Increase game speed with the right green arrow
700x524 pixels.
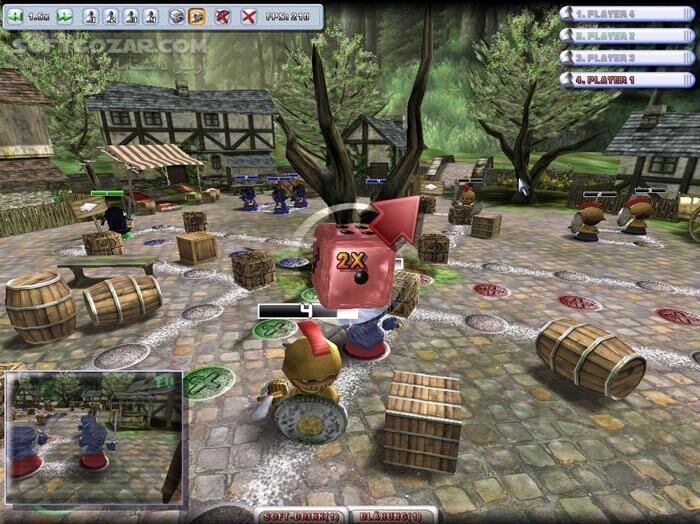tap(65, 16)
